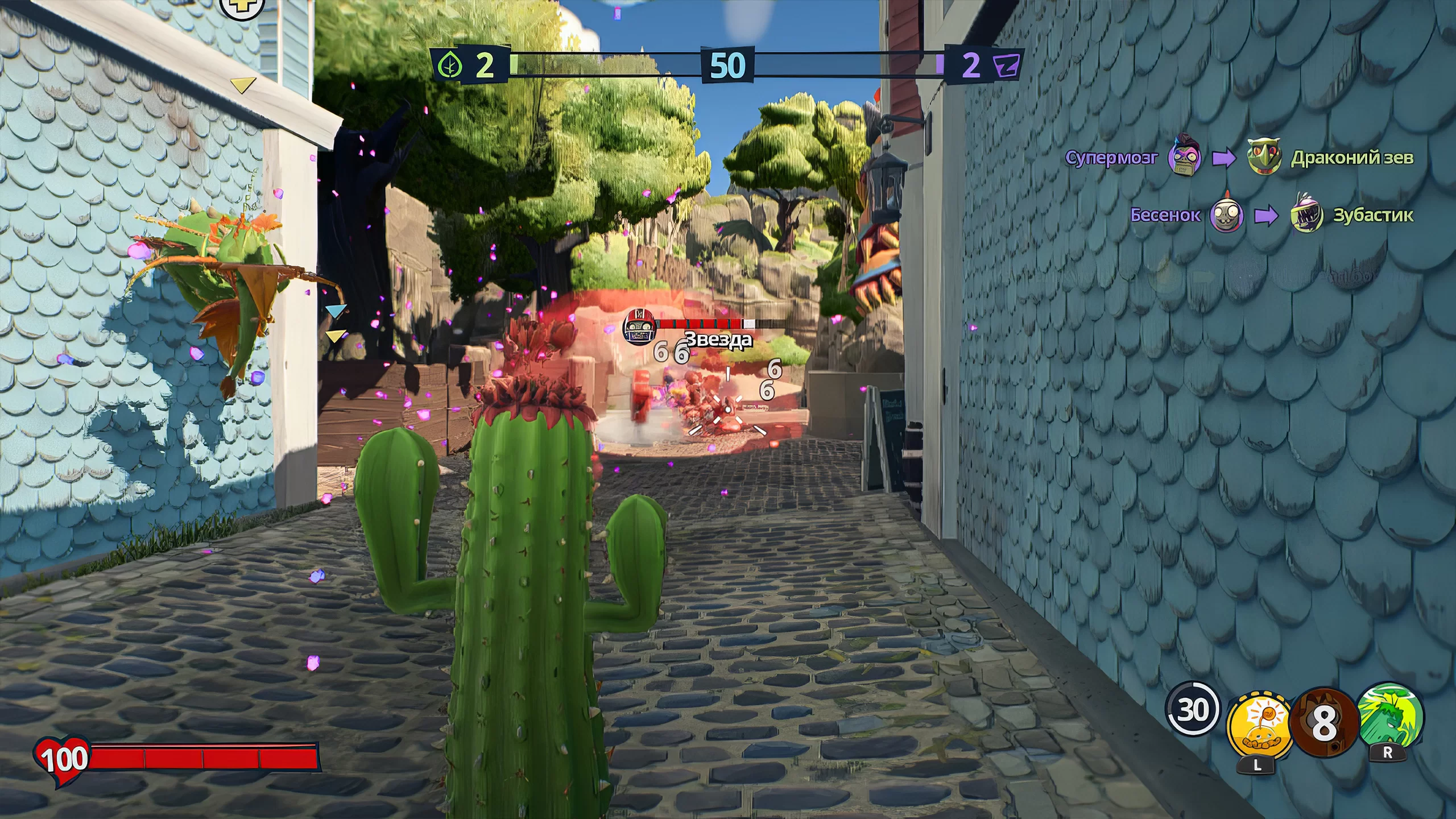Use the green Petal Propeller ability
This screenshot has width=1456, height=819.
[1389, 718]
